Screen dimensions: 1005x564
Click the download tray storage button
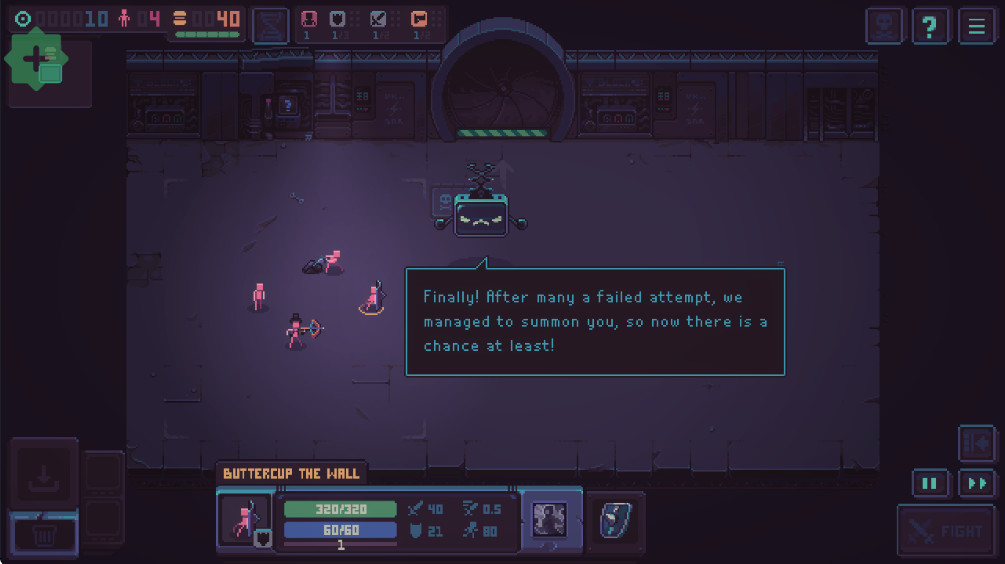tap(43, 475)
